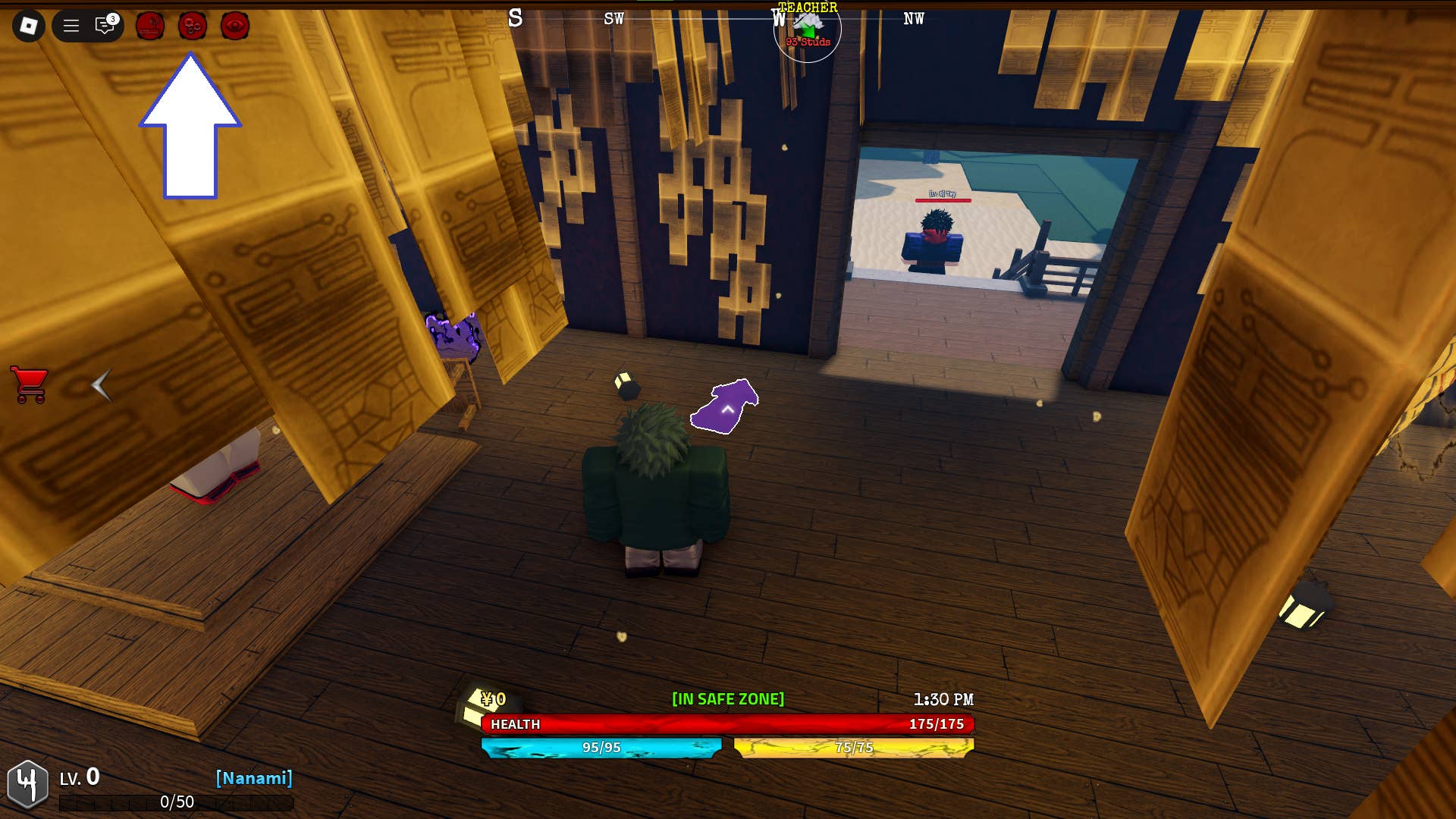Click the [Nanami] clan name link
1456x819 pixels.
255,777
